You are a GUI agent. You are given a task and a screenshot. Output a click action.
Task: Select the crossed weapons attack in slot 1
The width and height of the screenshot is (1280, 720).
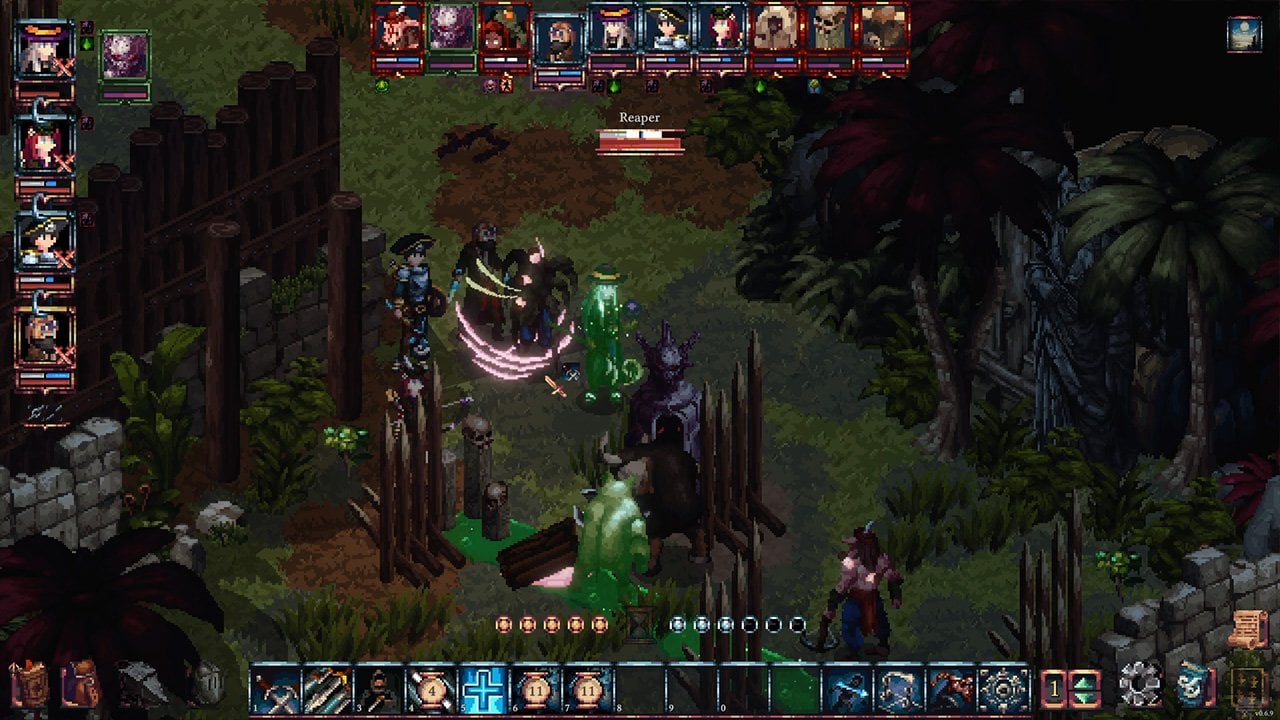(x=276, y=690)
